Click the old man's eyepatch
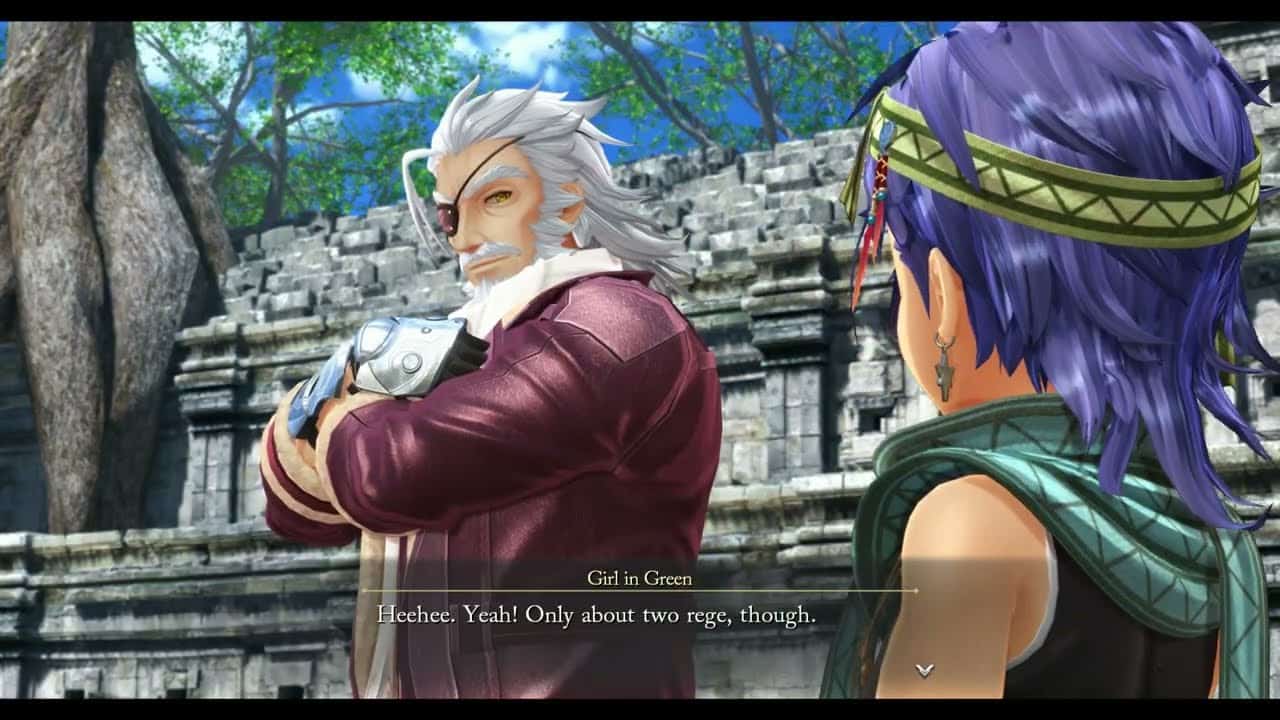 tap(449, 213)
